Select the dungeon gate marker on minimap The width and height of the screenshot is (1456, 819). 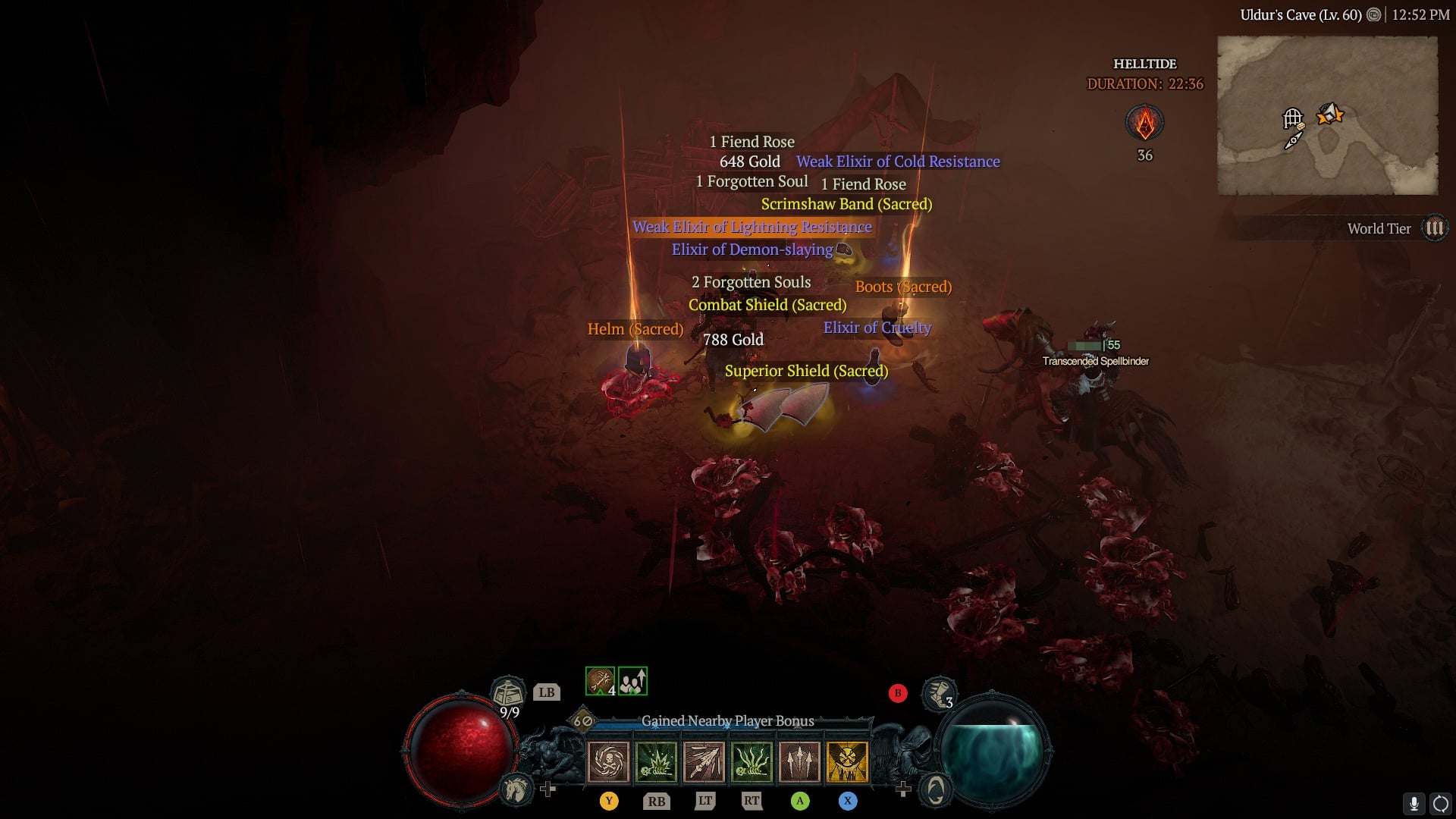tap(1292, 119)
